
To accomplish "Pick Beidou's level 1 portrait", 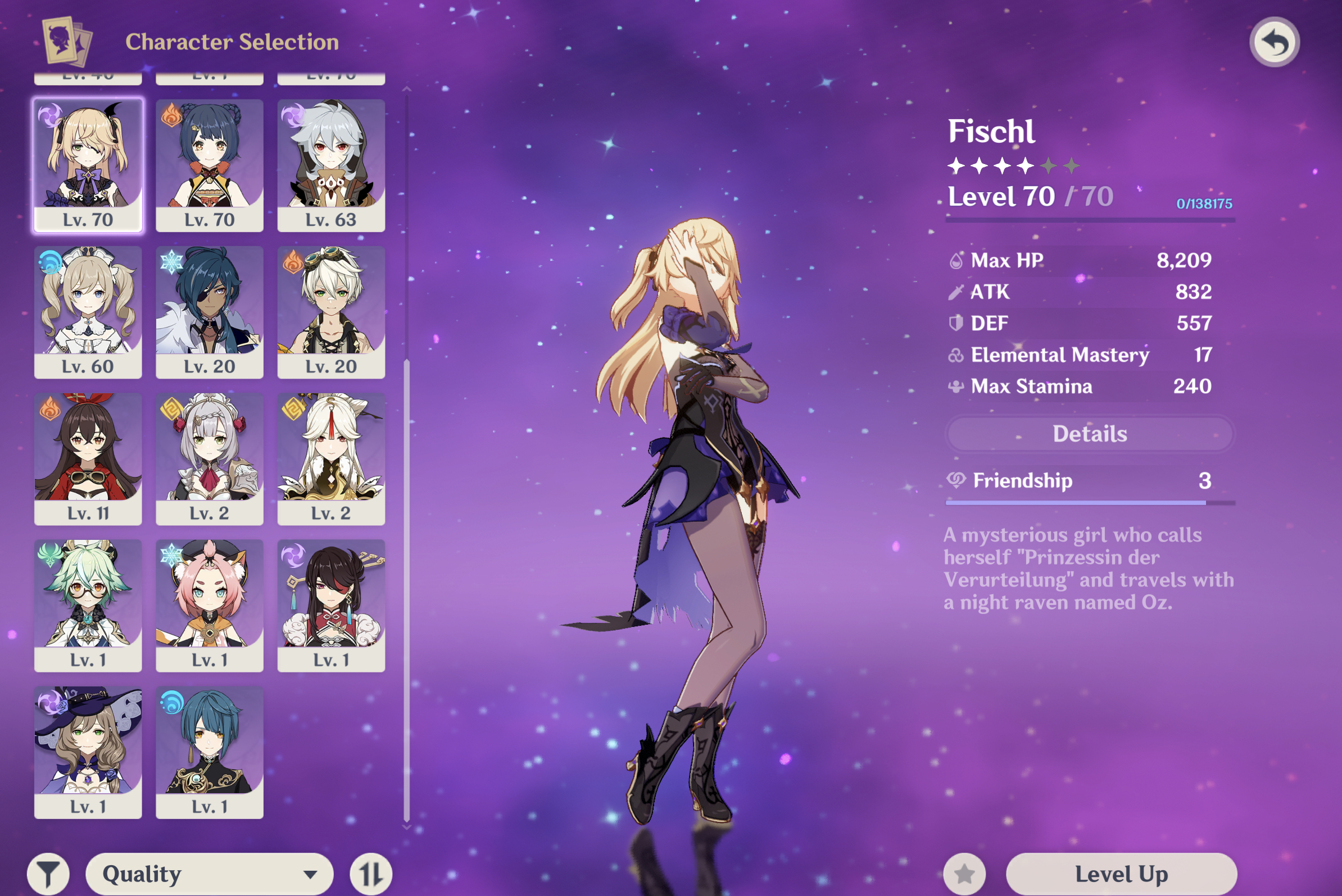I will coord(331,605).
